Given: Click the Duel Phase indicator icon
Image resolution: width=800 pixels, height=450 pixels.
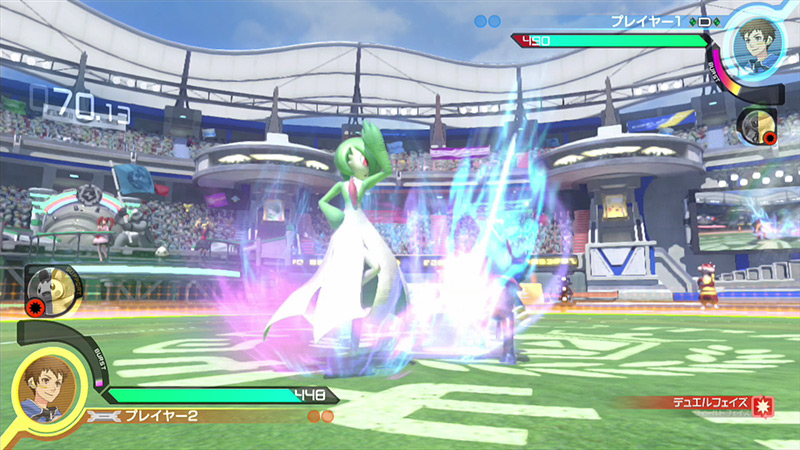Looking at the screenshot, I should click(763, 407).
